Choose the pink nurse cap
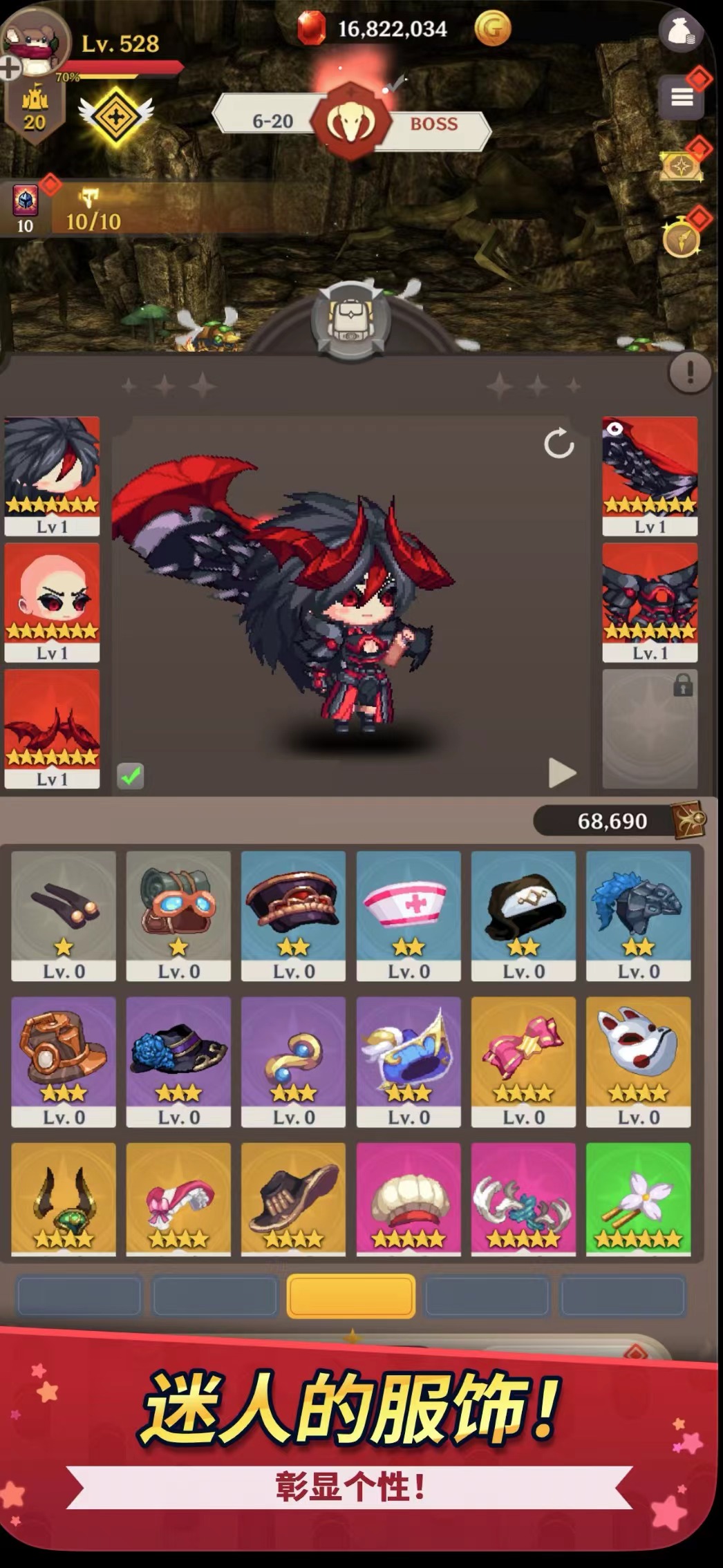 tap(409, 915)
